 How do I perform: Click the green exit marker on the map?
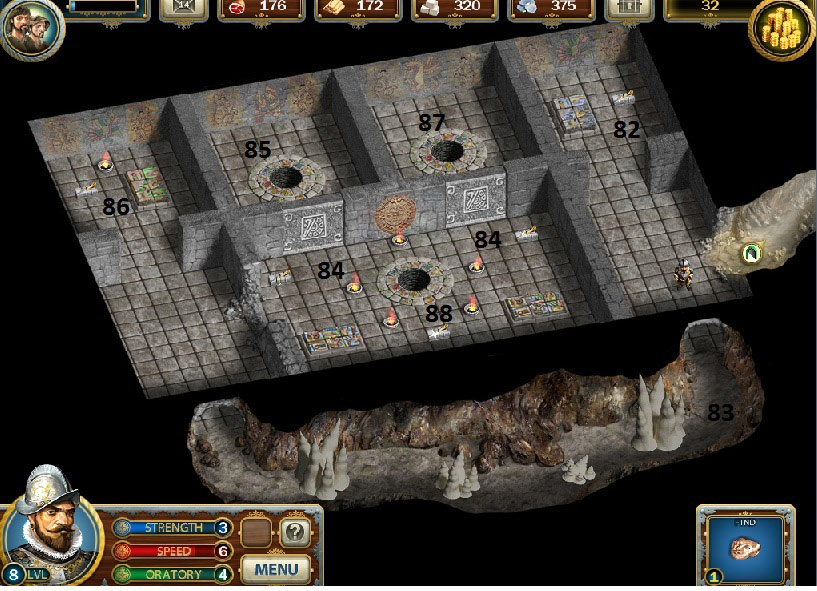point(748,254)
